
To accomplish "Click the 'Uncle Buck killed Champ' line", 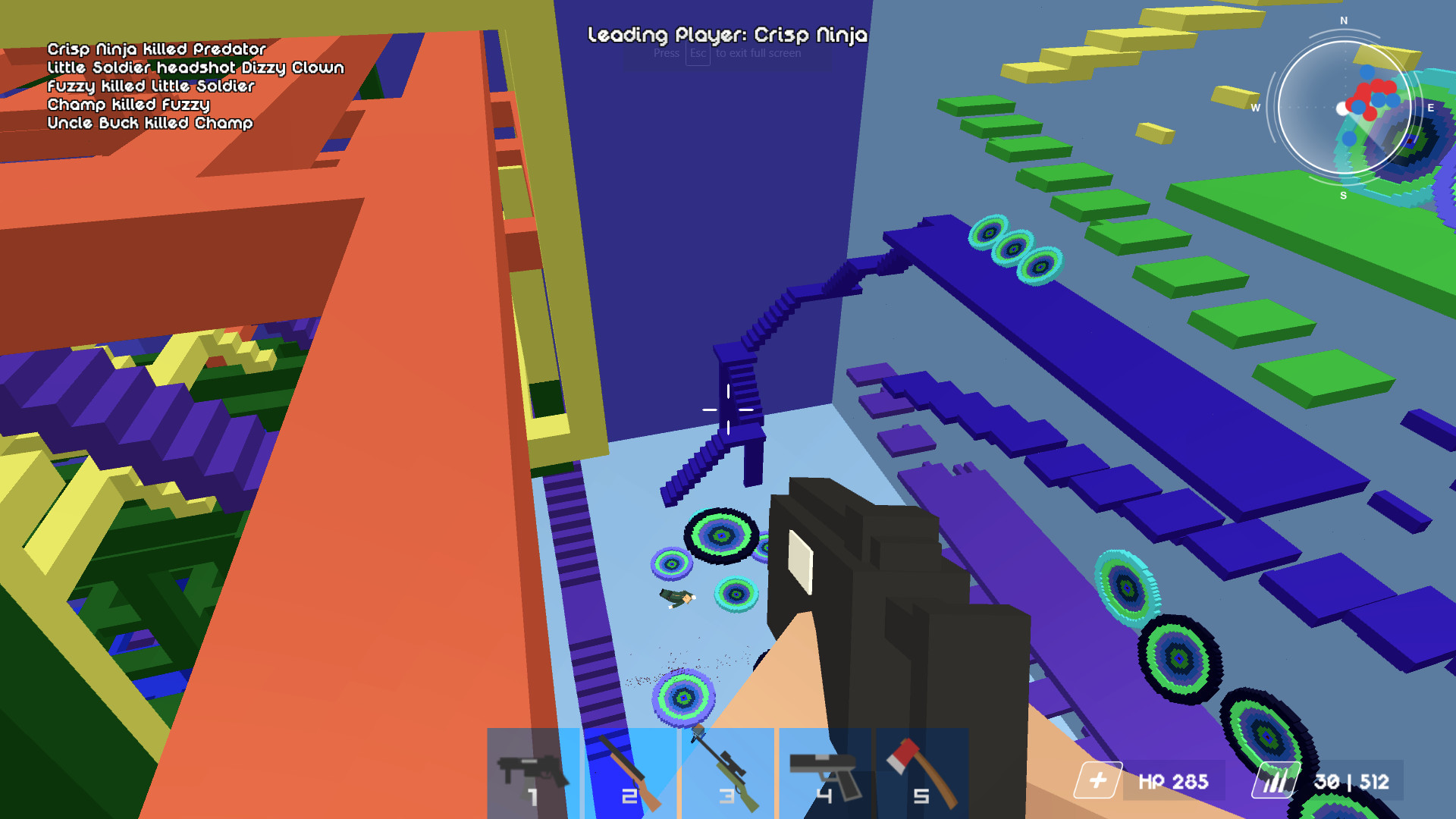I will click(149, 124).
